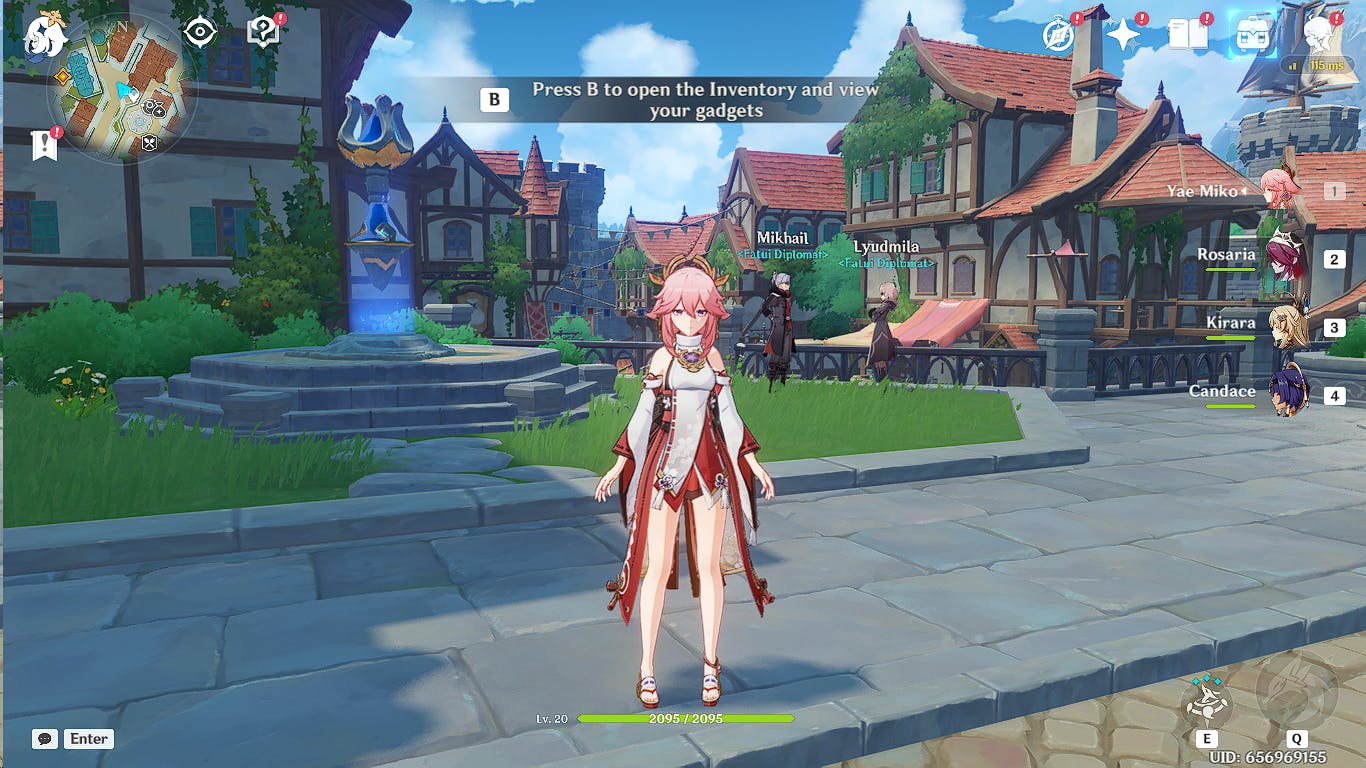The height and width of the screenshot is (768, 1366).
Task: Open the map via the minimap
Action: (122, 90)
